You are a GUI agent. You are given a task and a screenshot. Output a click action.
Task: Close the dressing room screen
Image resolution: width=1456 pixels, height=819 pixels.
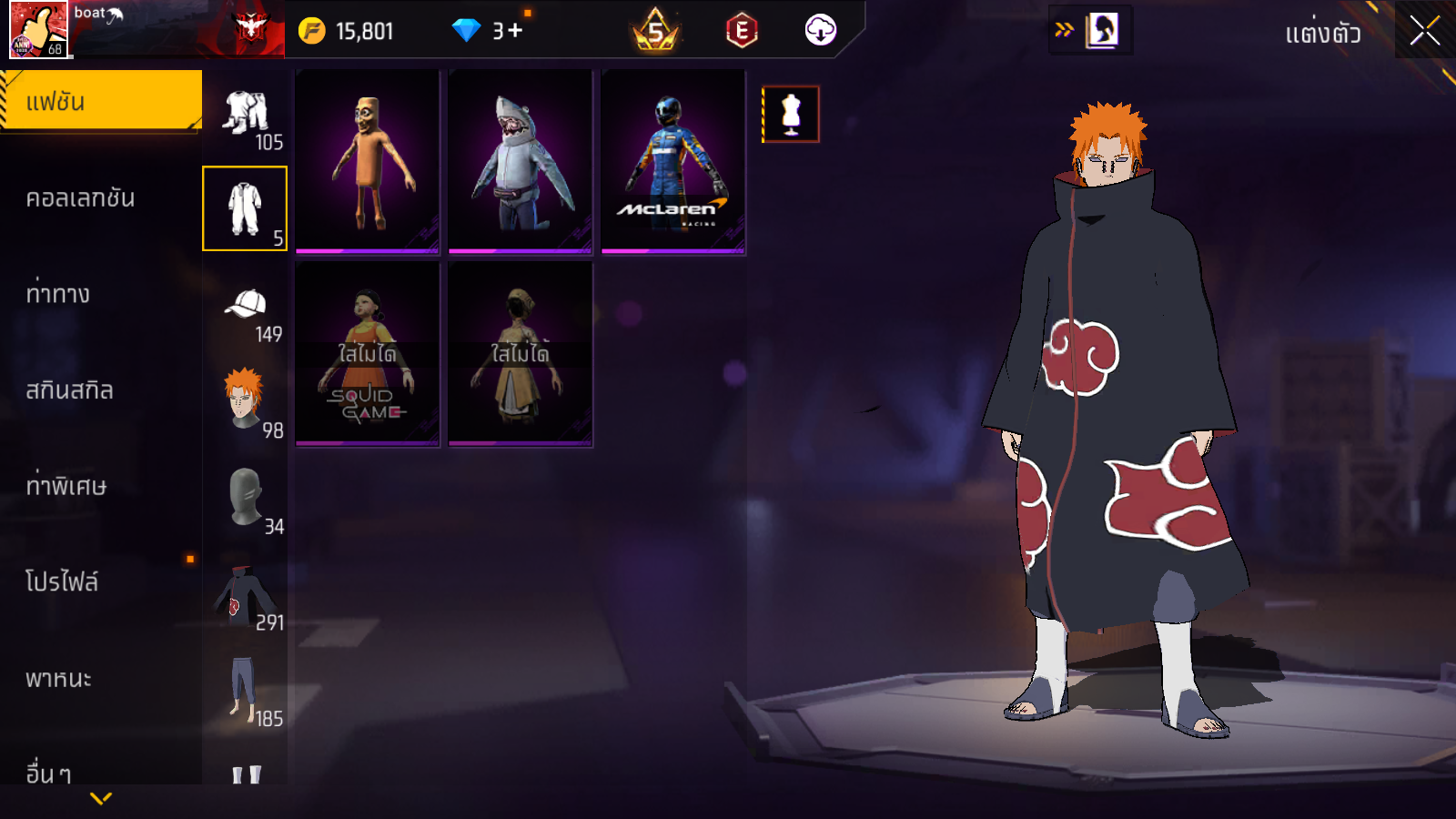1424,31
